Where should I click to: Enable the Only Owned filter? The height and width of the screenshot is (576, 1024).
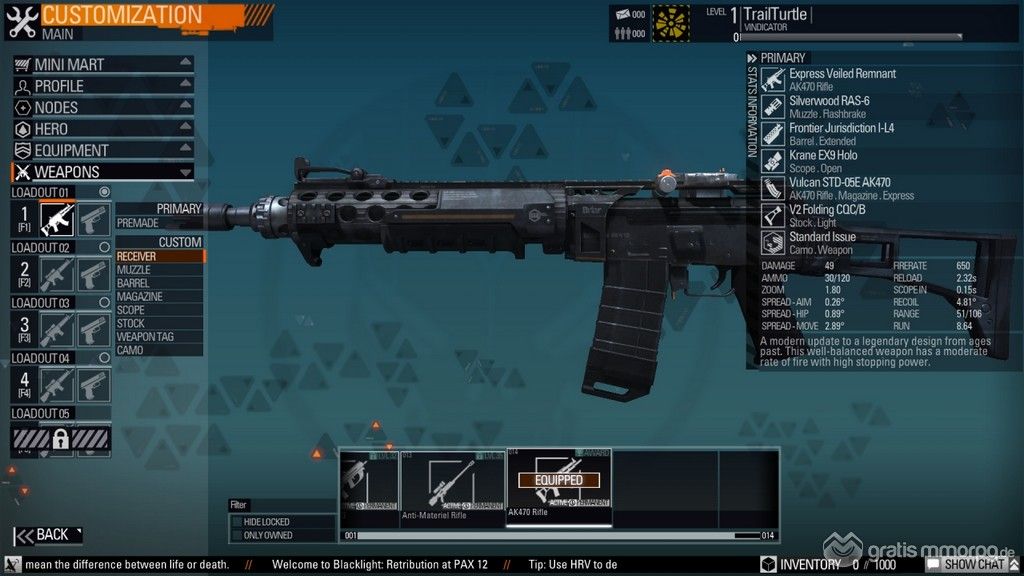pyautogui.click(x=237, y=536)
